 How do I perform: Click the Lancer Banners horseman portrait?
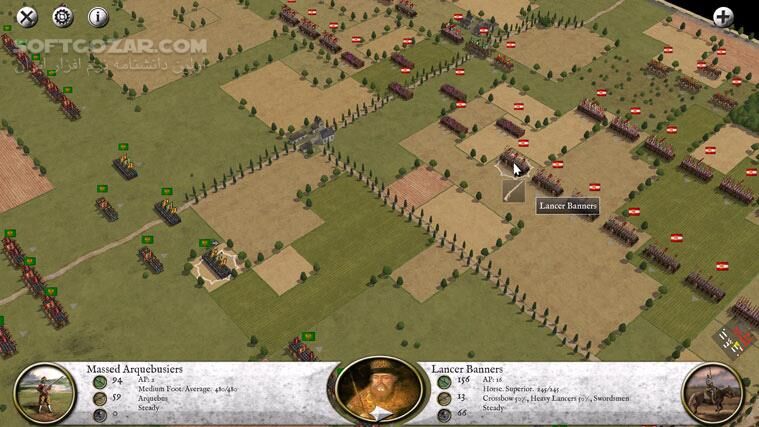713,393
